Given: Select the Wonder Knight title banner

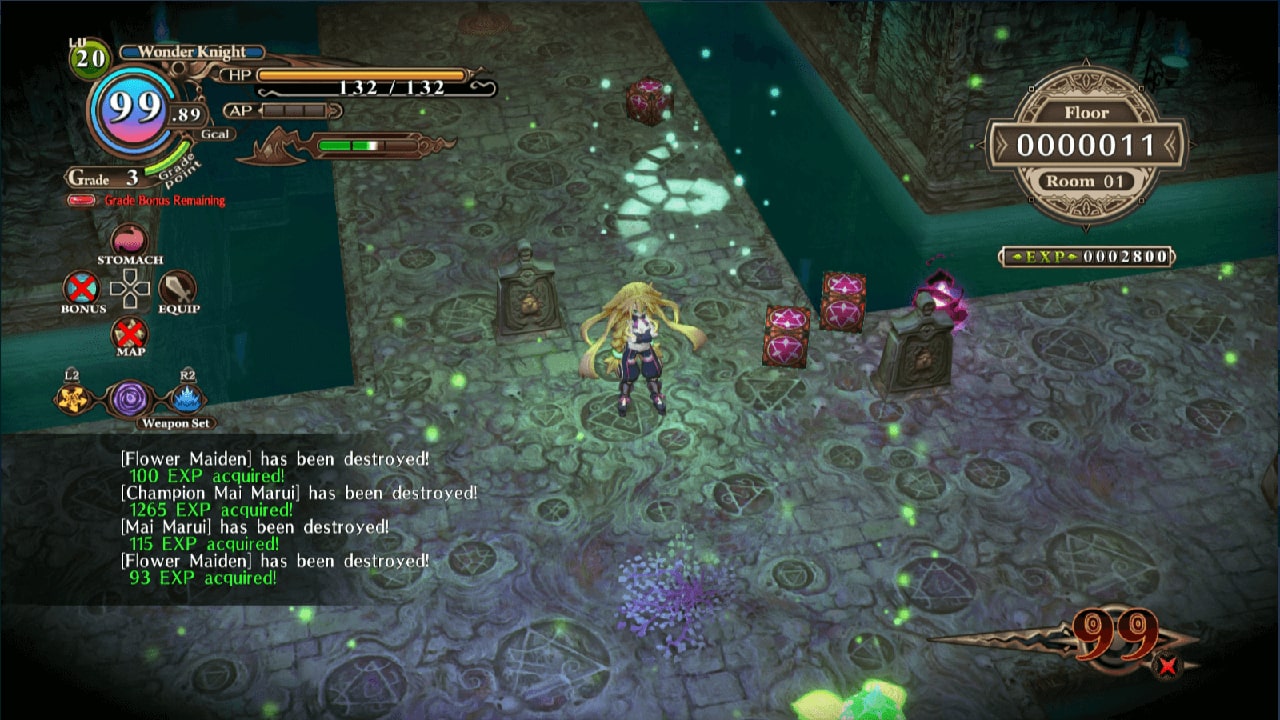Looking at the screenshot, I should [x=192, y=50].
